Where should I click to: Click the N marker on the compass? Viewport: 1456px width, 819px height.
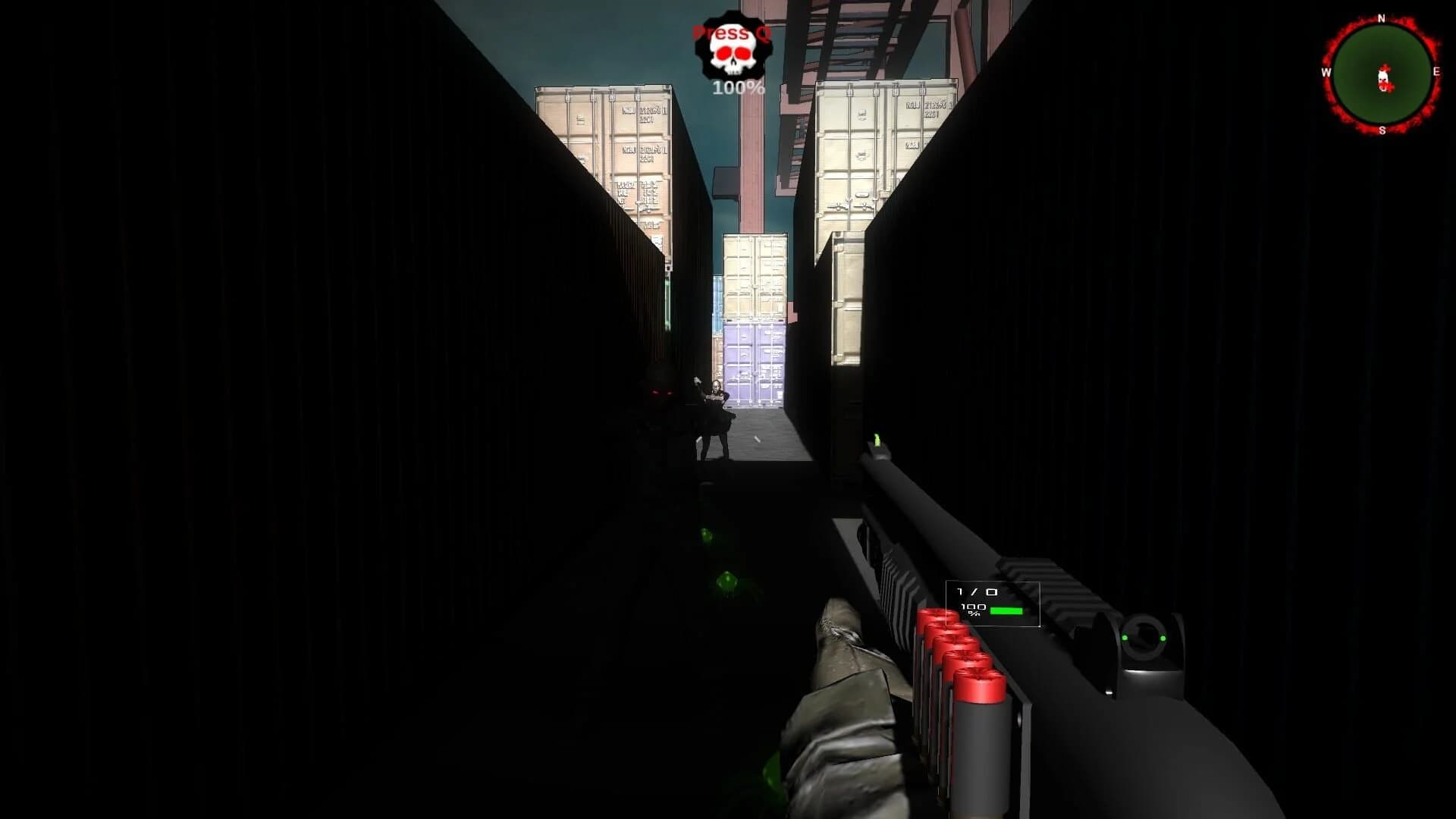point(1383,17)
